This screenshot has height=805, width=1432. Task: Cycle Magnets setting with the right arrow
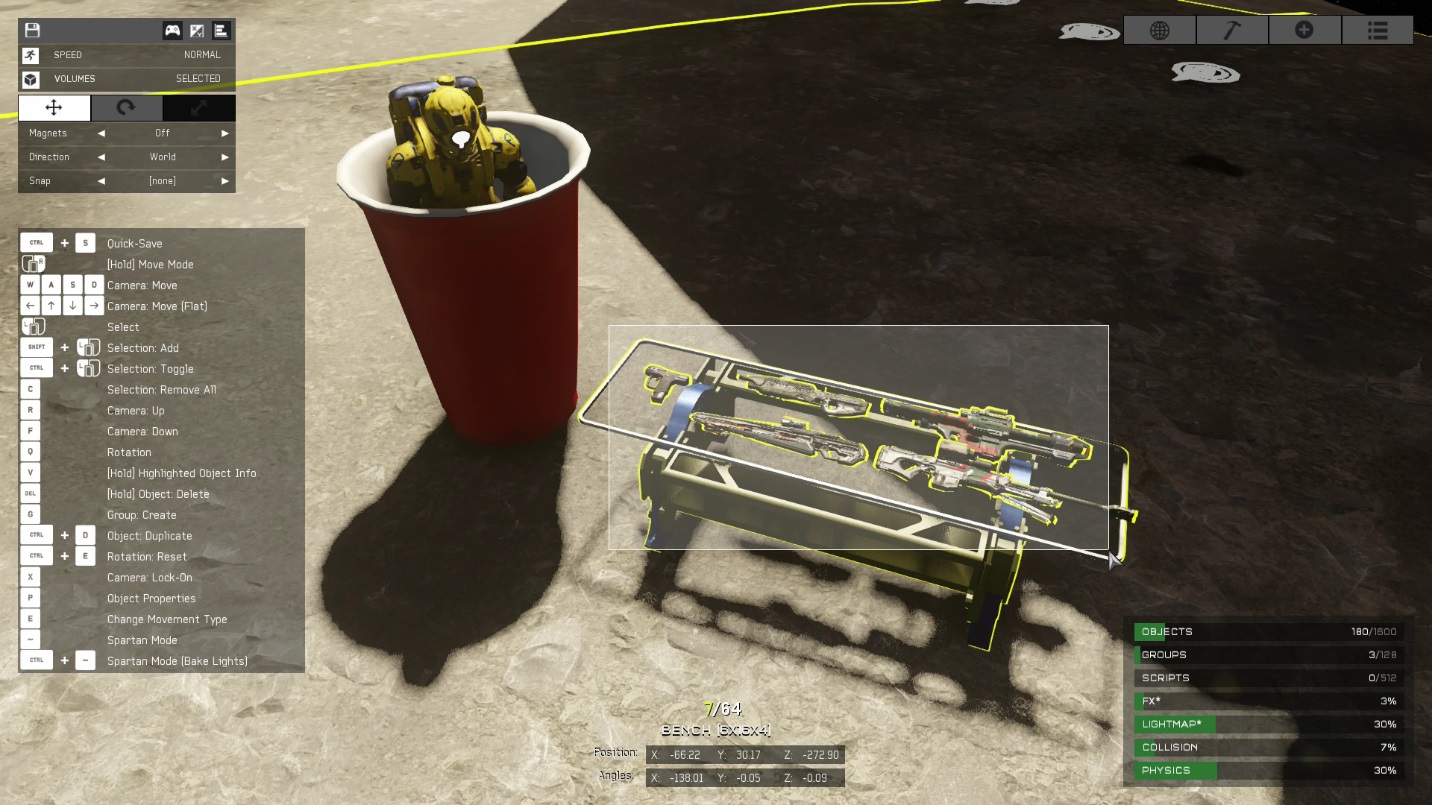click(225, 133)
